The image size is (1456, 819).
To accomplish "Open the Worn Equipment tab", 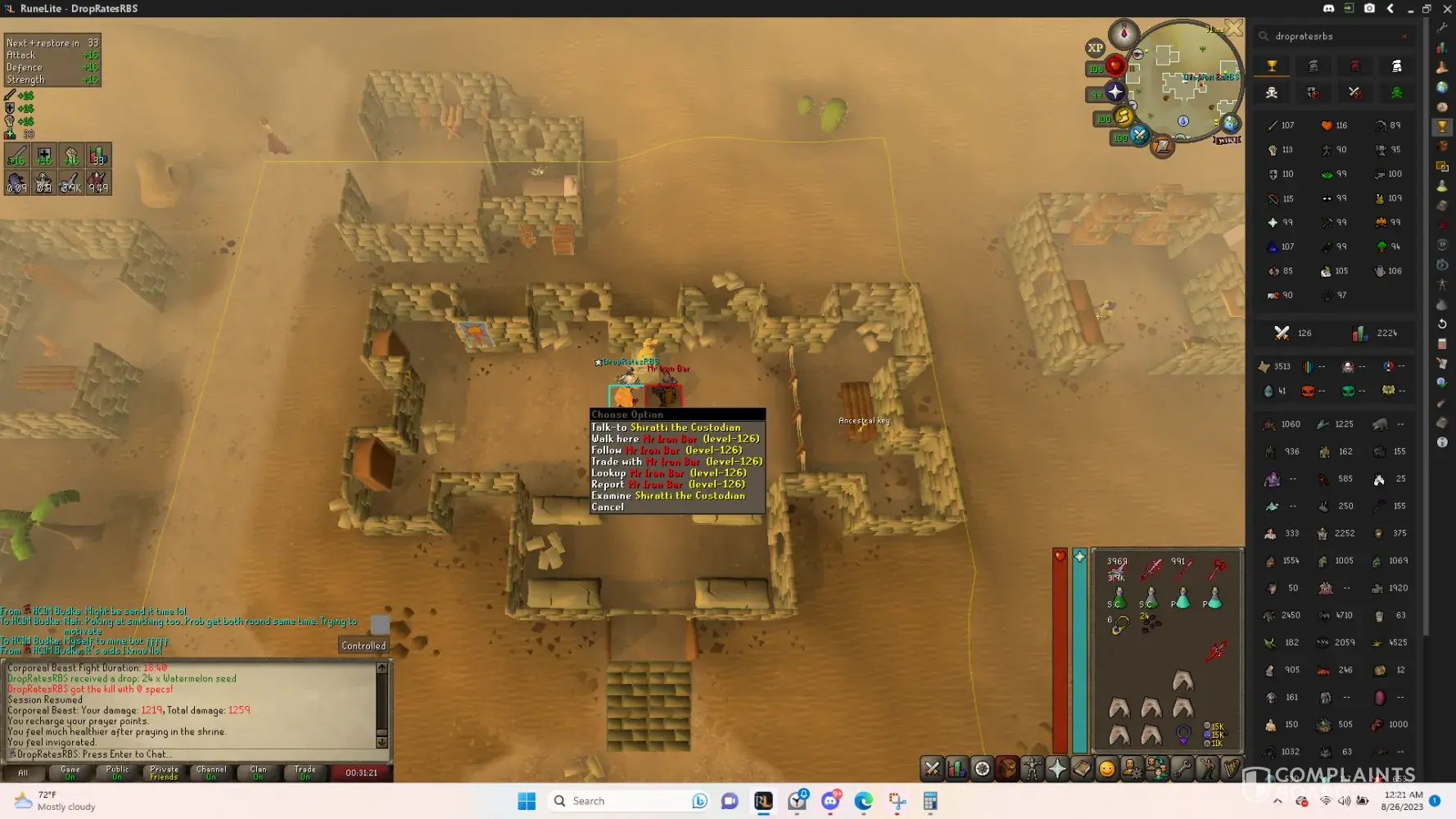I will tap(1032, 768).
